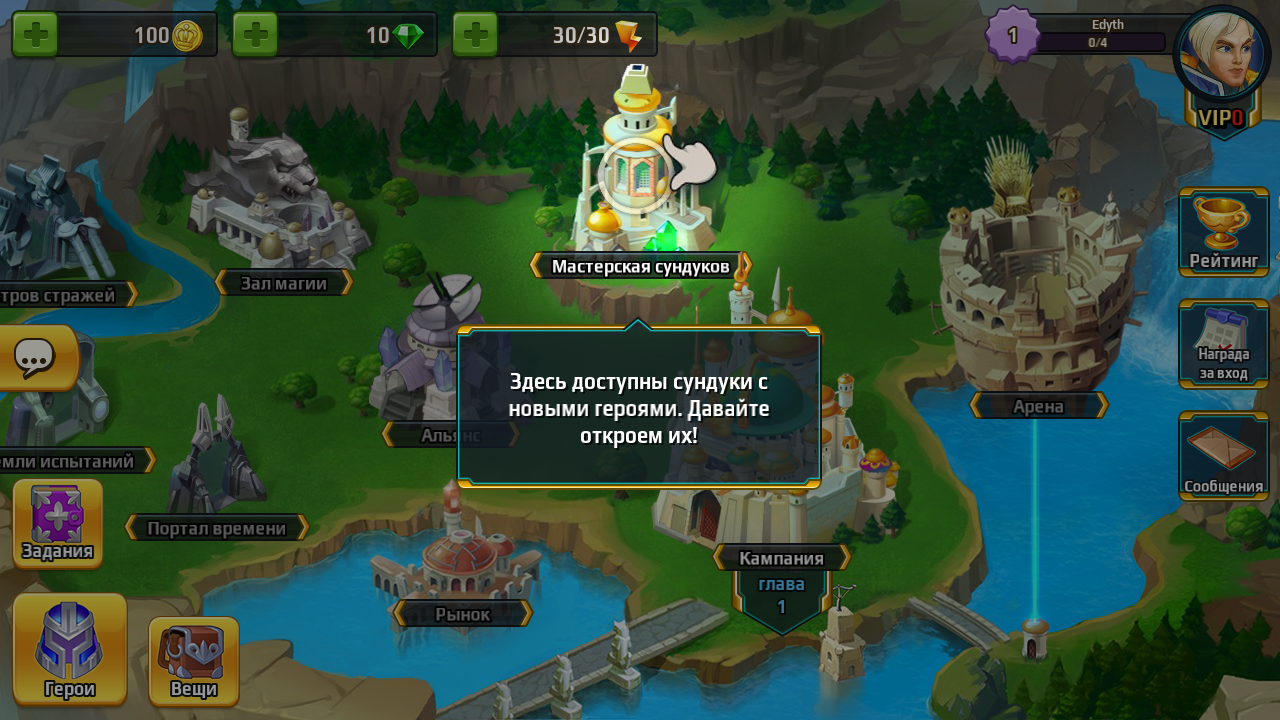The image size is (1280, 720).
Task: Open the Рейтинг trophy rankings
Action: coord(1224,232)
